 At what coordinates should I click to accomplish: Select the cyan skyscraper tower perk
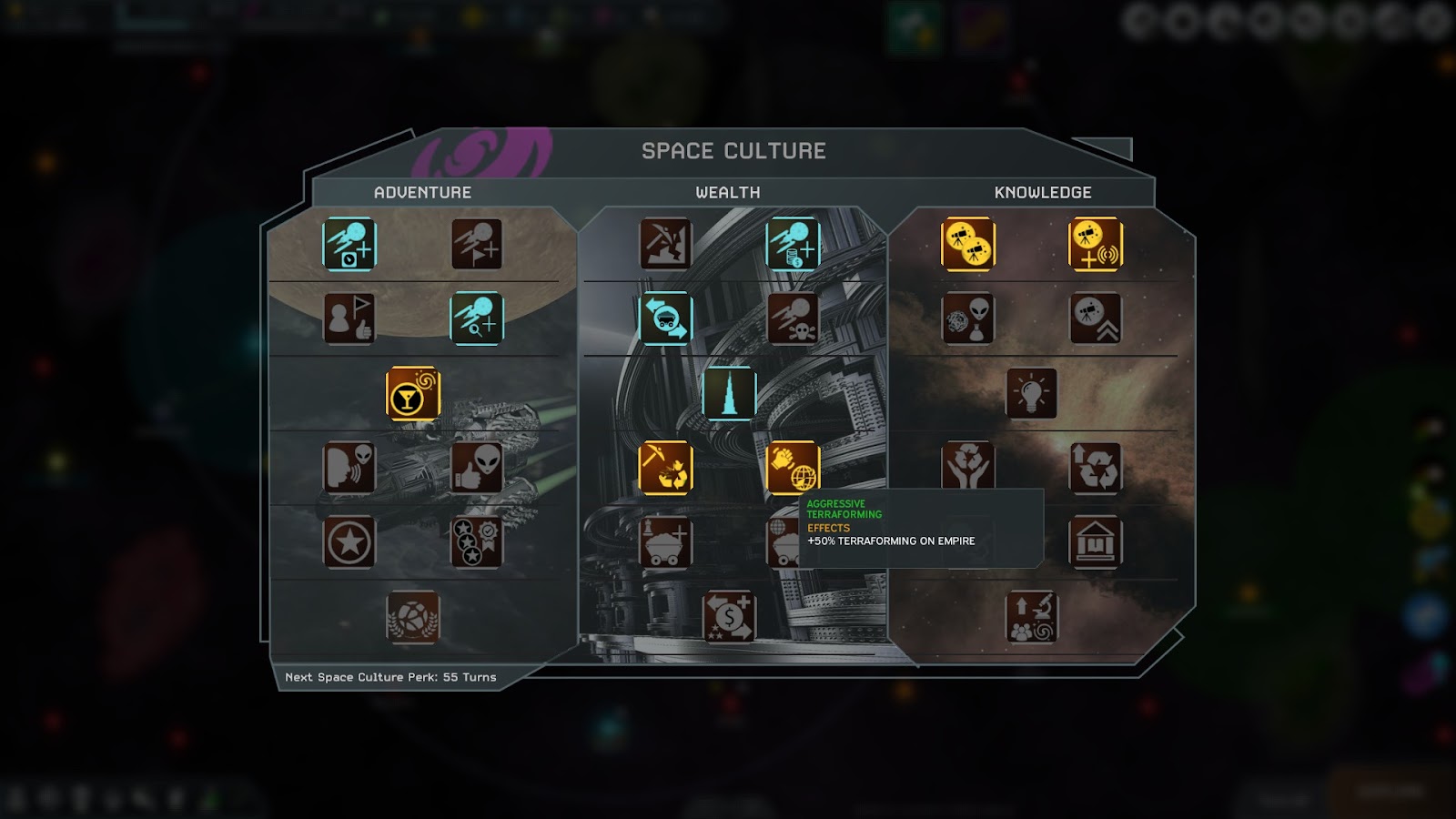pyautogui.click(x=729, y=393)
